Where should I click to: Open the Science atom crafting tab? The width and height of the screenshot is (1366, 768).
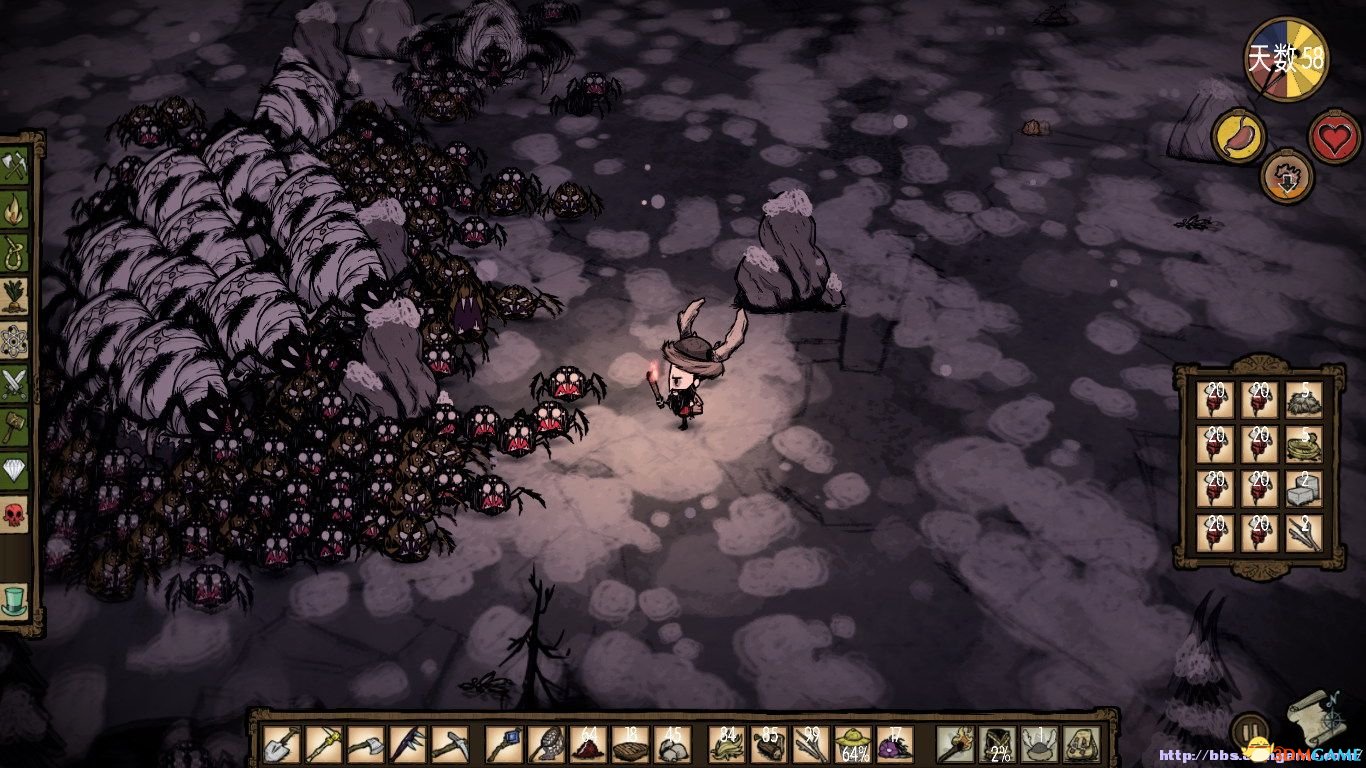16,339
